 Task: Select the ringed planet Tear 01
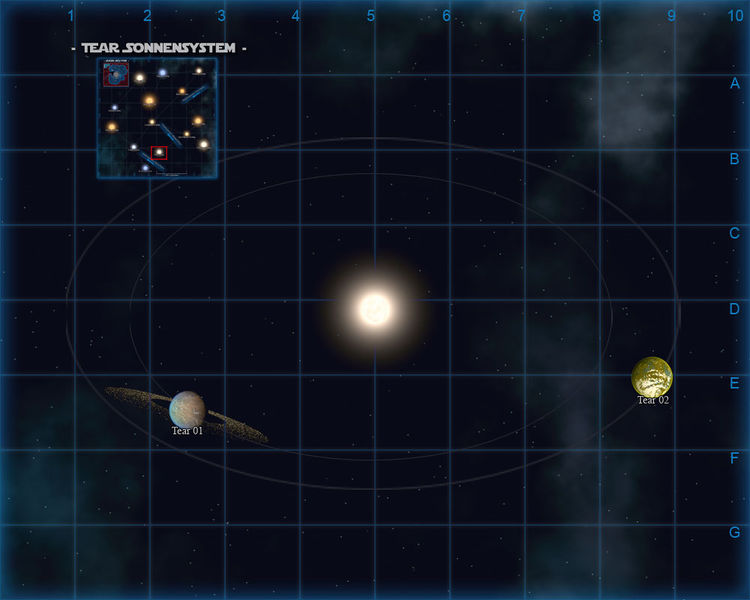pyautogui.click(x=187, y=408)
